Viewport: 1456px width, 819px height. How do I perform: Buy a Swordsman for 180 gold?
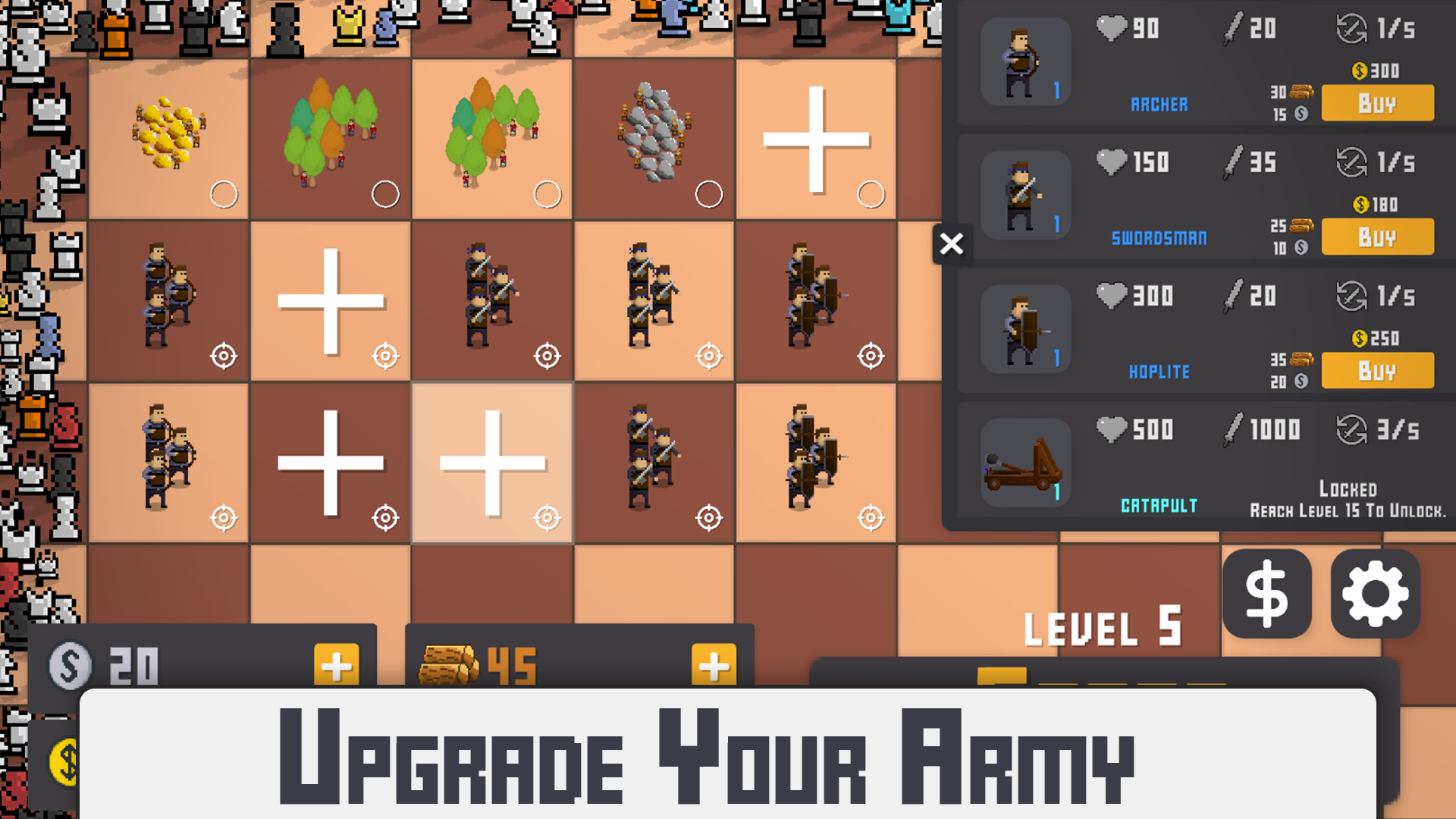[x=1377, y=237]
